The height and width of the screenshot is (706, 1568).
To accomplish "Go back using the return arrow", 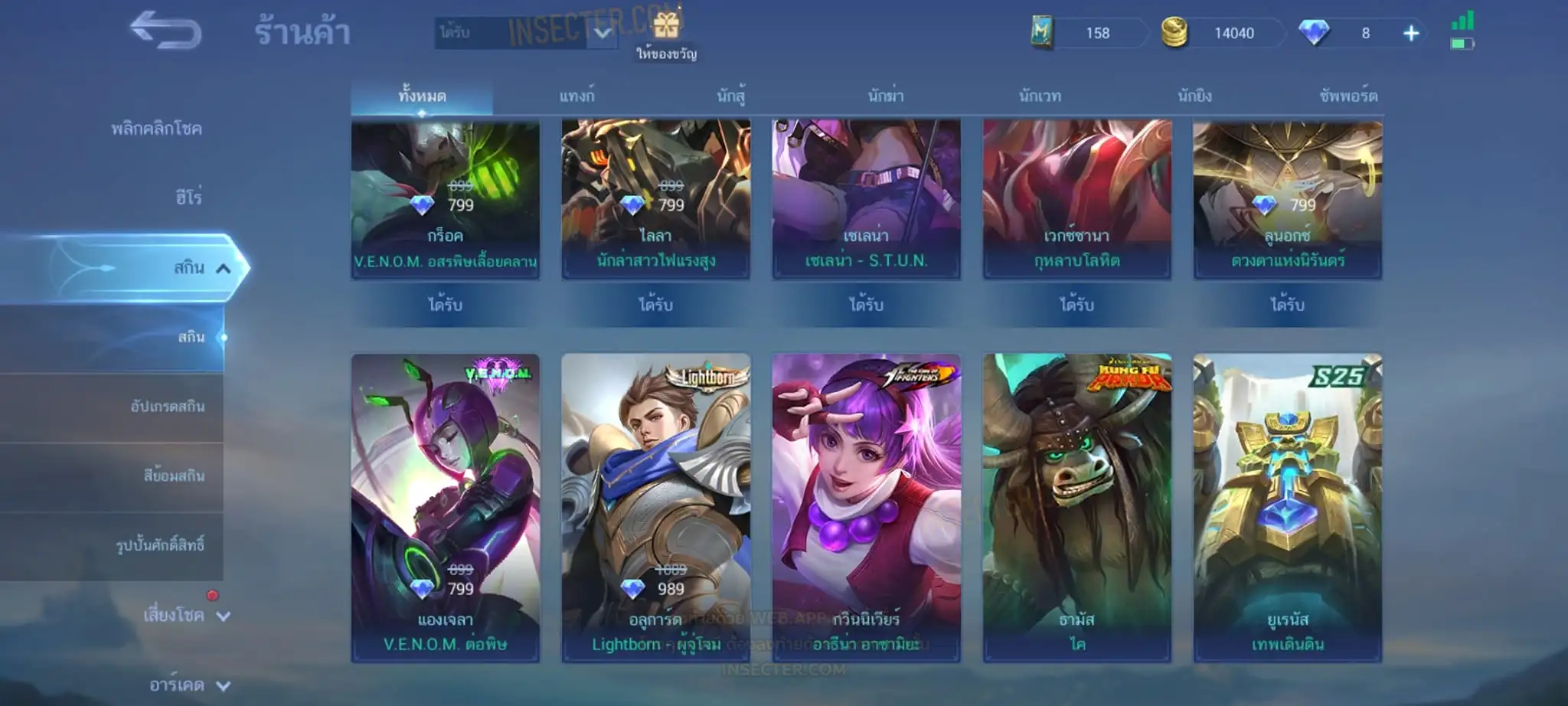I will [x=165, y=31].
